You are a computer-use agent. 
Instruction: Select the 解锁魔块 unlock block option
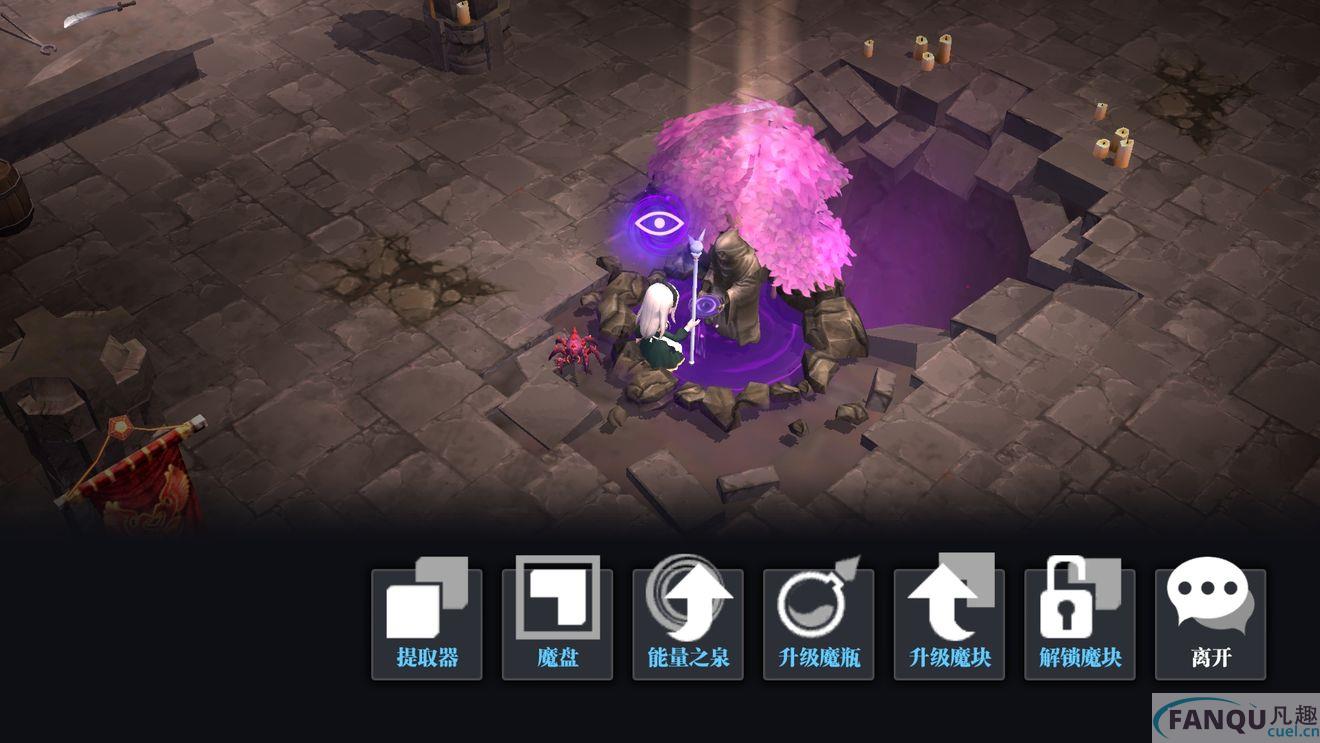[1080, 623]
